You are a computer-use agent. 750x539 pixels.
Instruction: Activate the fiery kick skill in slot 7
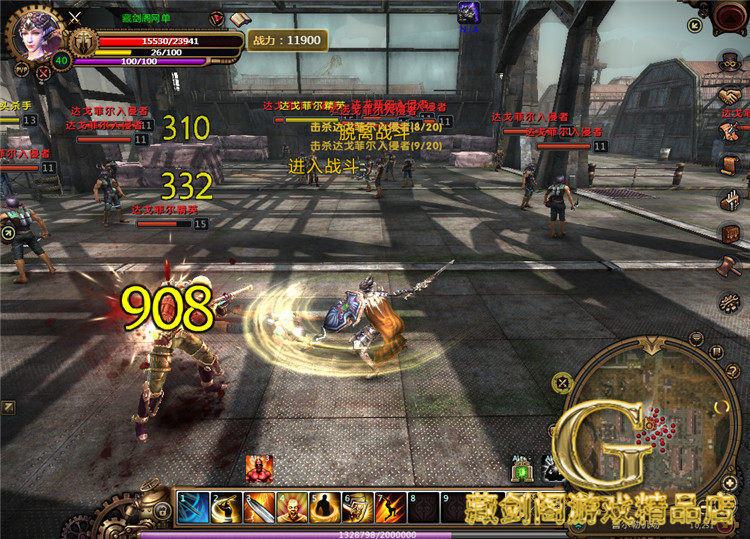click(x=390, y=507)
